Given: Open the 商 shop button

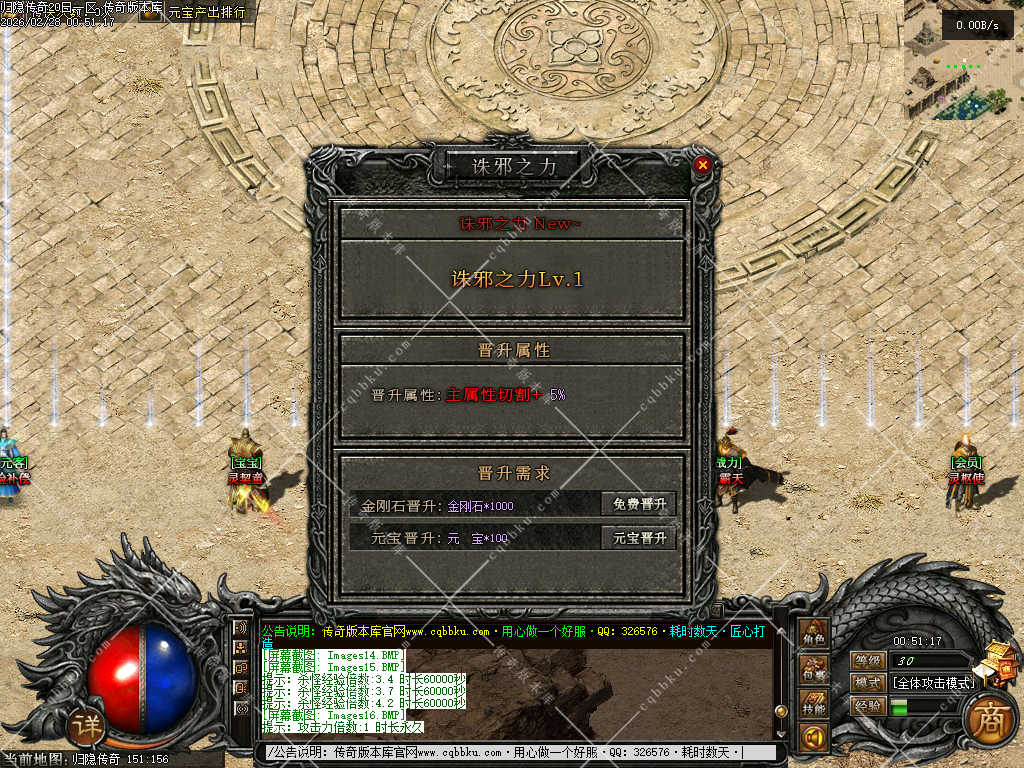Looking at the screenshot, I should (990, 716).
